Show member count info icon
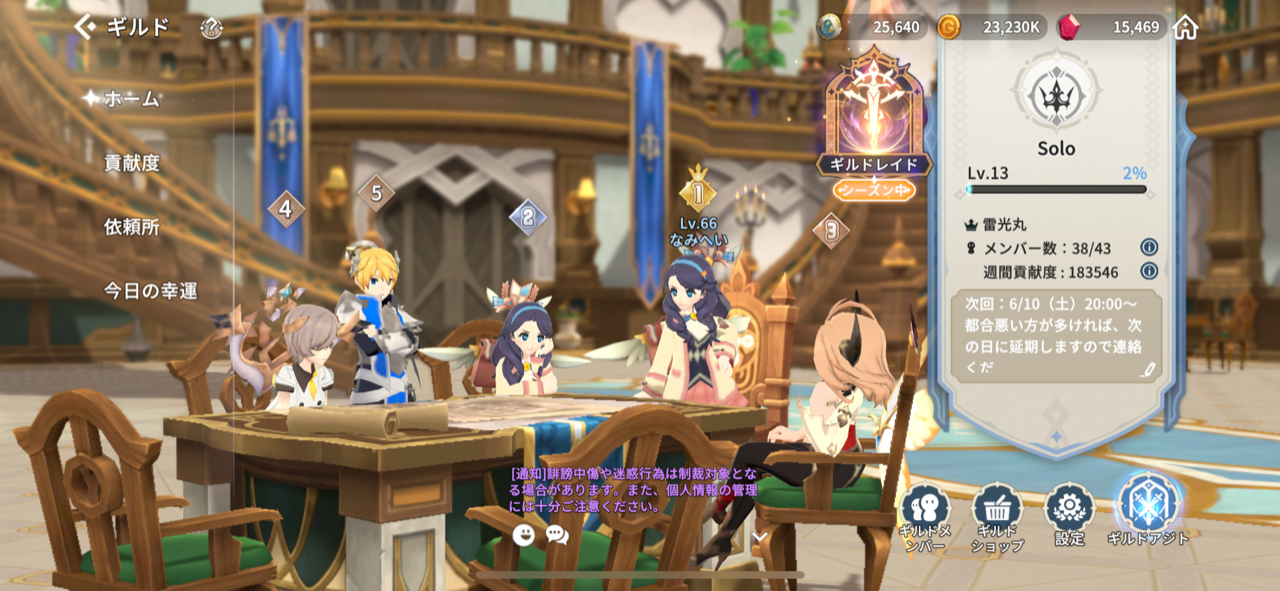This screenshot has height=591, width=1280. [1149, 247]
